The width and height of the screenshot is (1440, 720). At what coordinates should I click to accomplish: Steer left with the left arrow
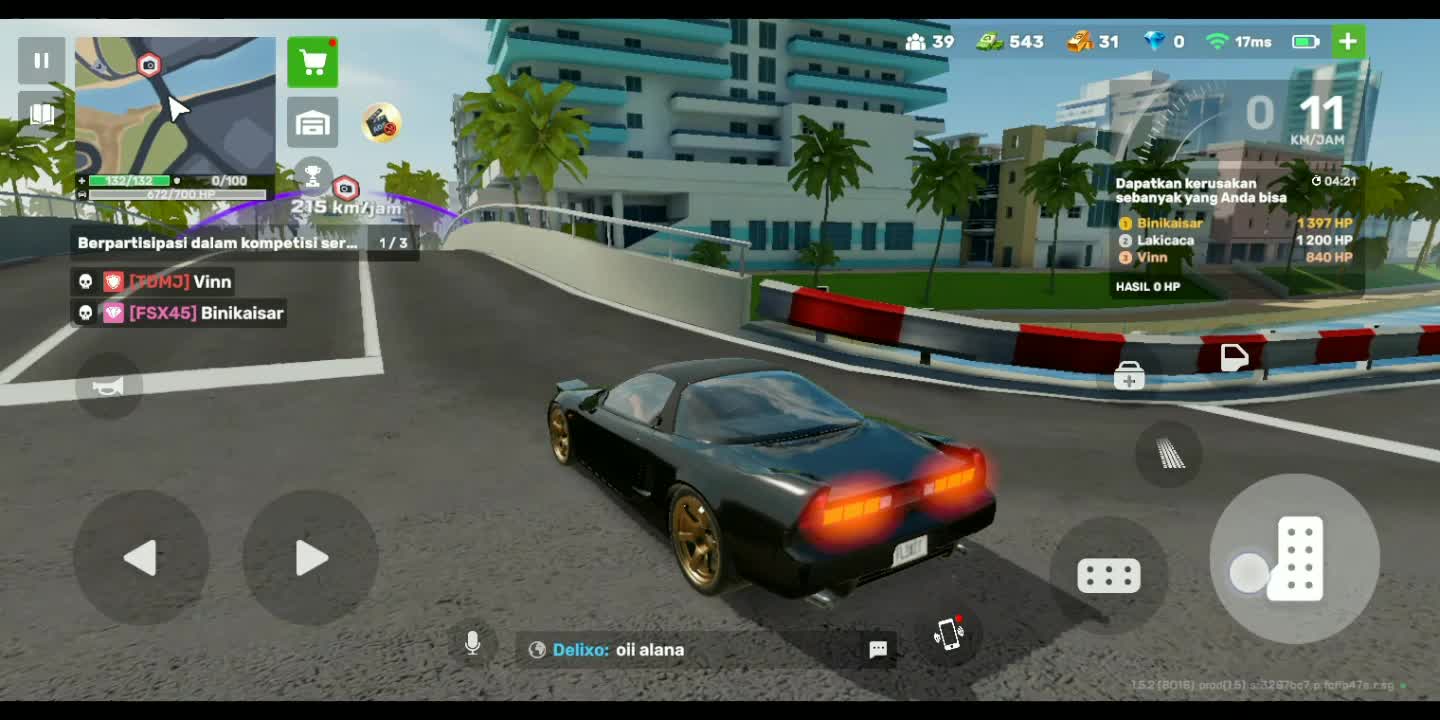(x=141, y=558)
